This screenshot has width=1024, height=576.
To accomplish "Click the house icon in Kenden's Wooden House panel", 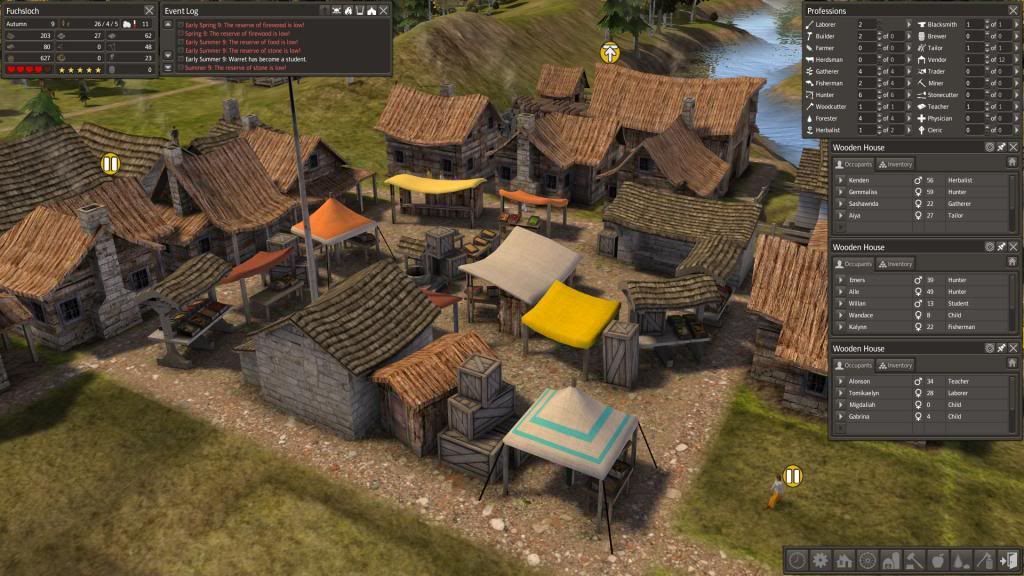I will coord(1012,162).
